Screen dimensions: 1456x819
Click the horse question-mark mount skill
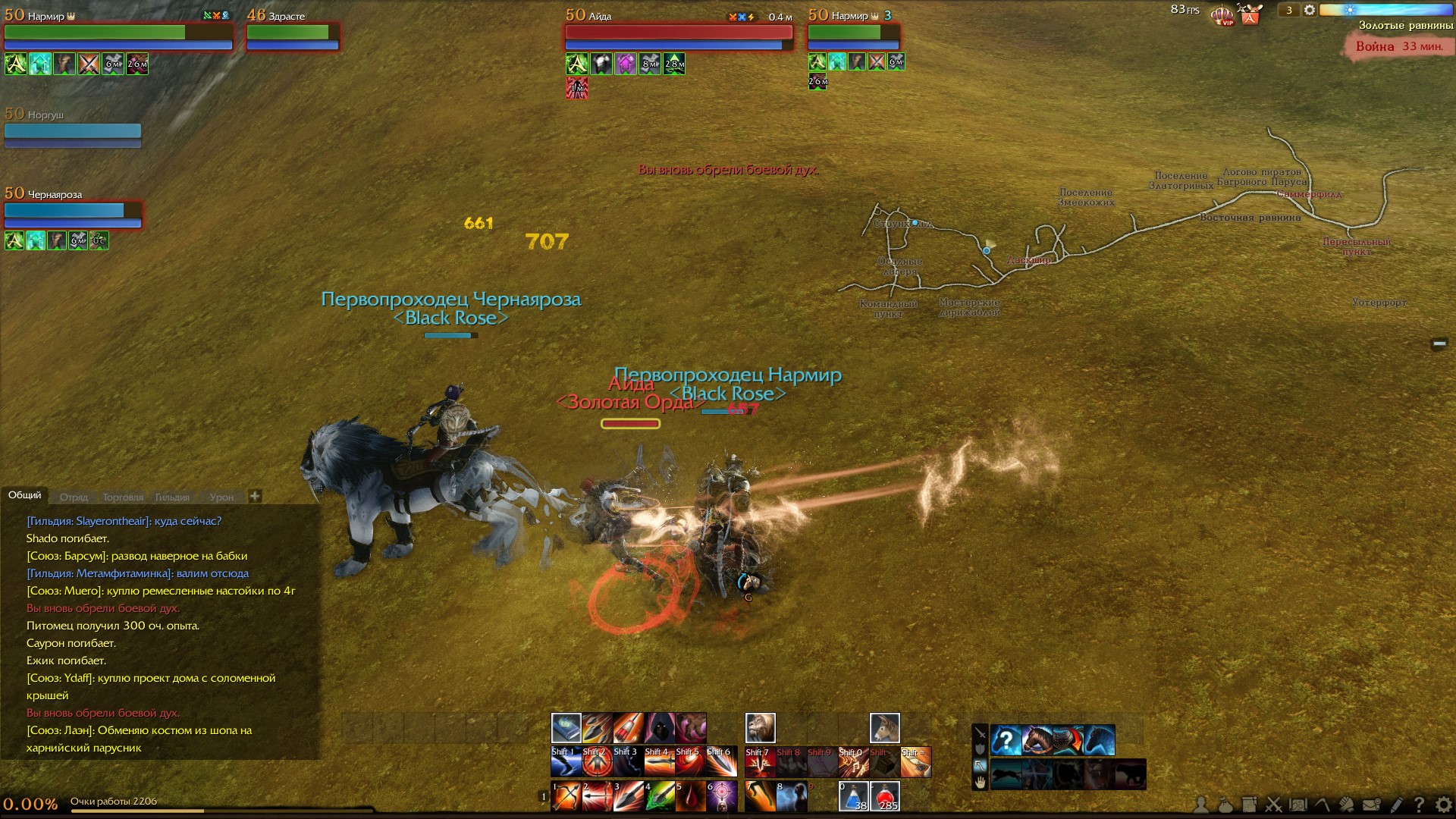(x=1006, y=740)
